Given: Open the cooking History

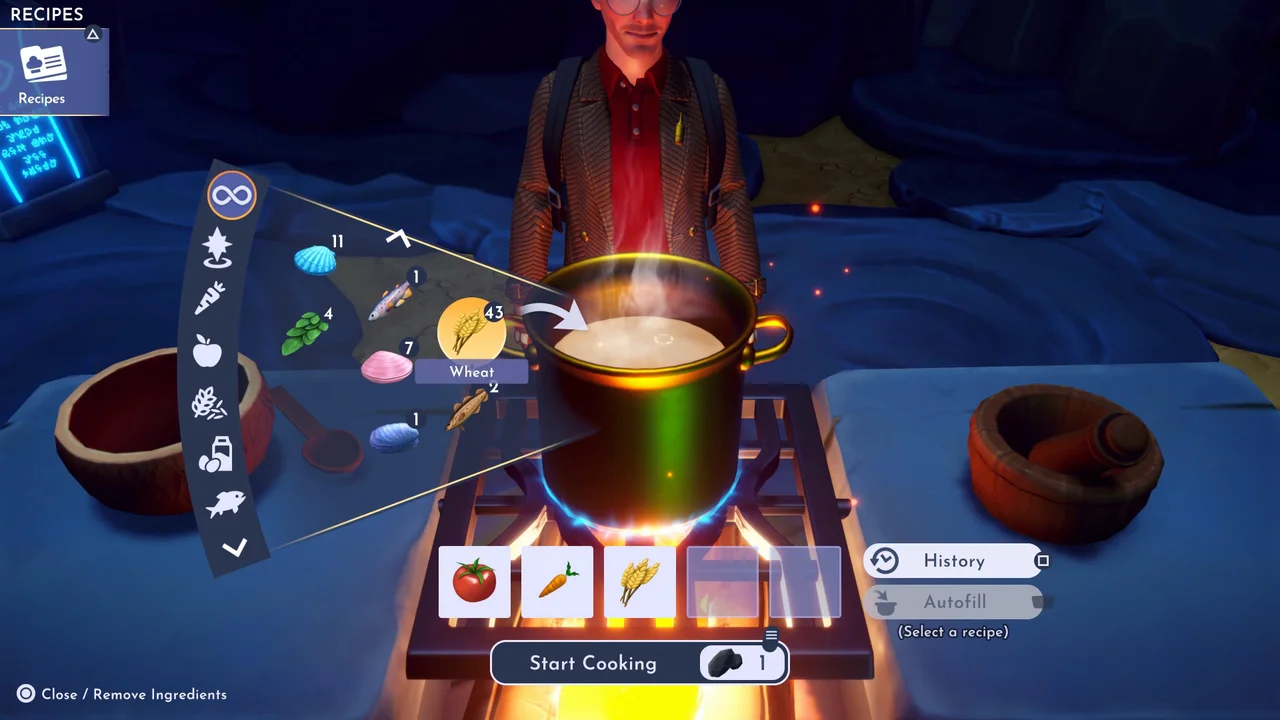Looking at the screenshot, I should tap(953, 561).
